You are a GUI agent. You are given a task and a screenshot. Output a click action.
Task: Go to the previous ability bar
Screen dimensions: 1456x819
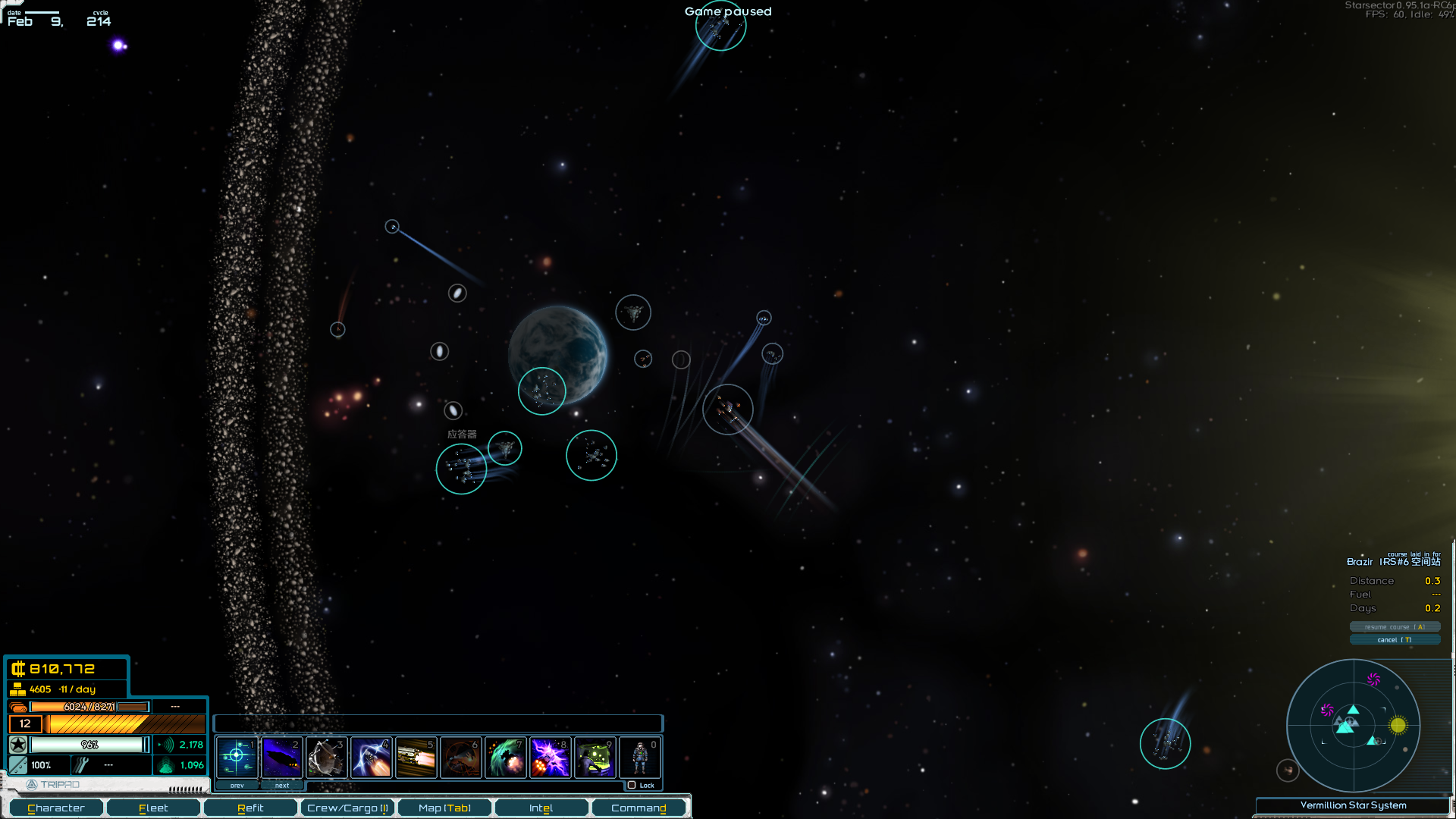coord(237,786)
